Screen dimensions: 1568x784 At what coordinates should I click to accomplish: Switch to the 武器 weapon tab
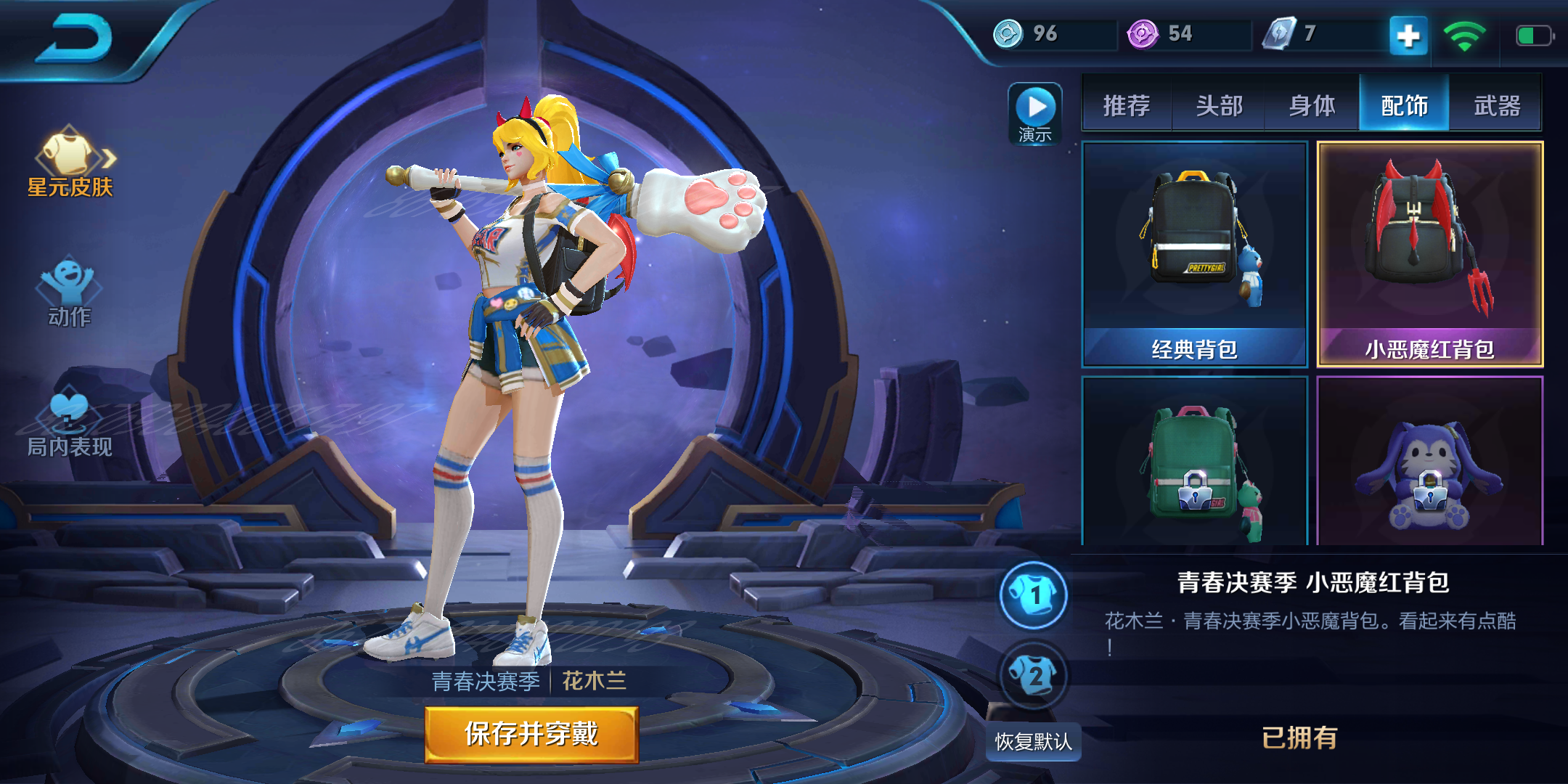1497,106
